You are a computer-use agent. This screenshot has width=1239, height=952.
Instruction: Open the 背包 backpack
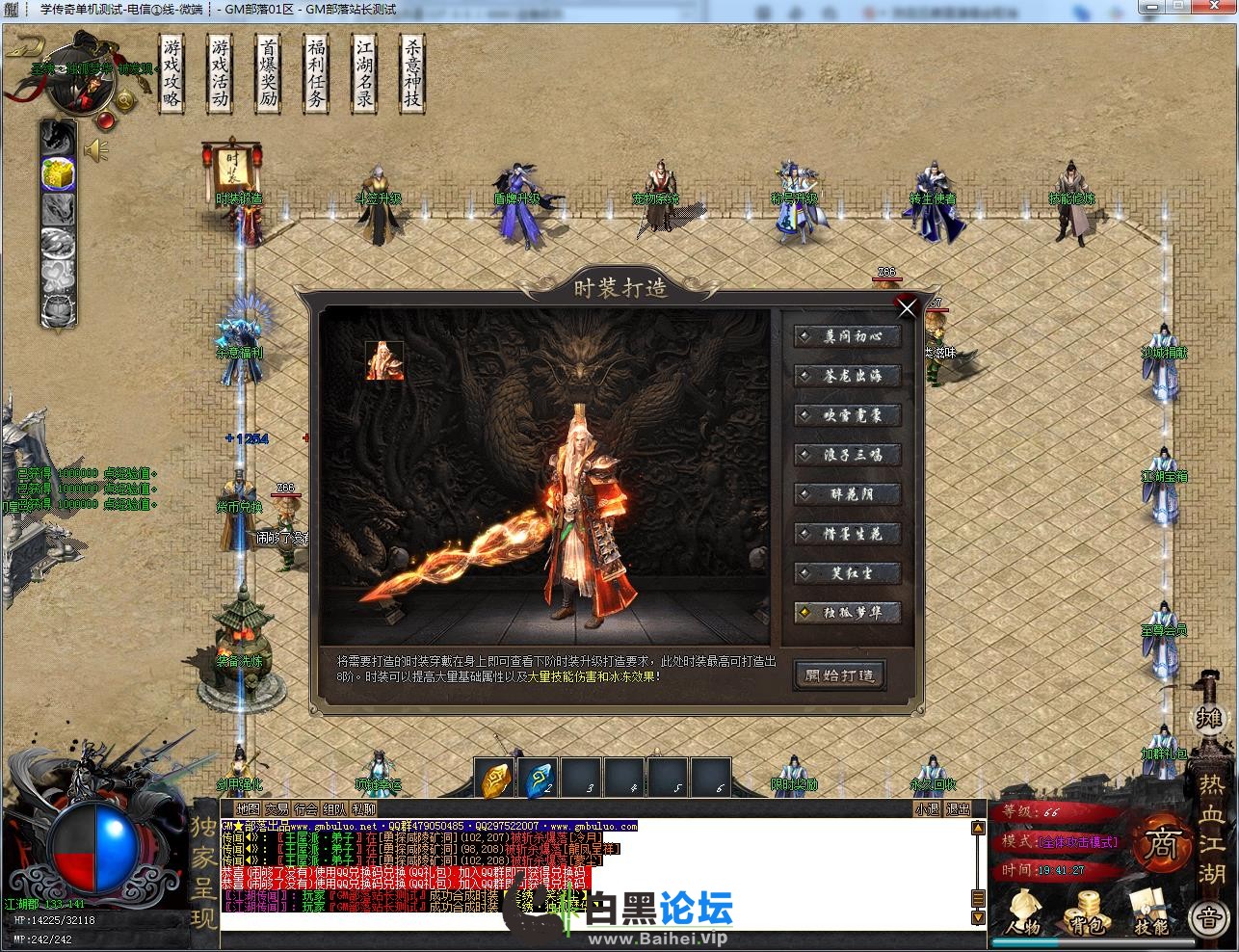click(x=1088, y=912)
